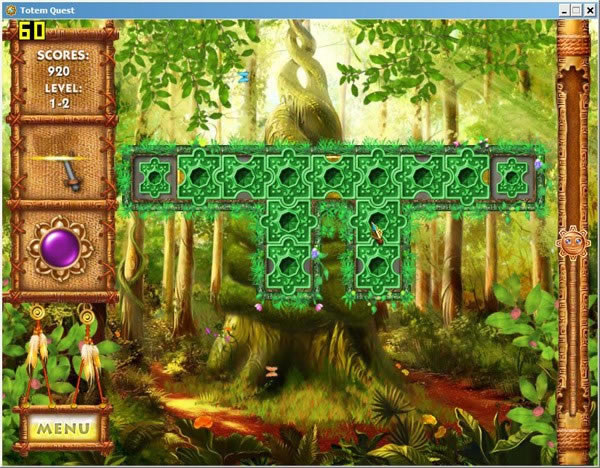
Task: Minimize the Totem Quest window
Action: pos(563,9)
